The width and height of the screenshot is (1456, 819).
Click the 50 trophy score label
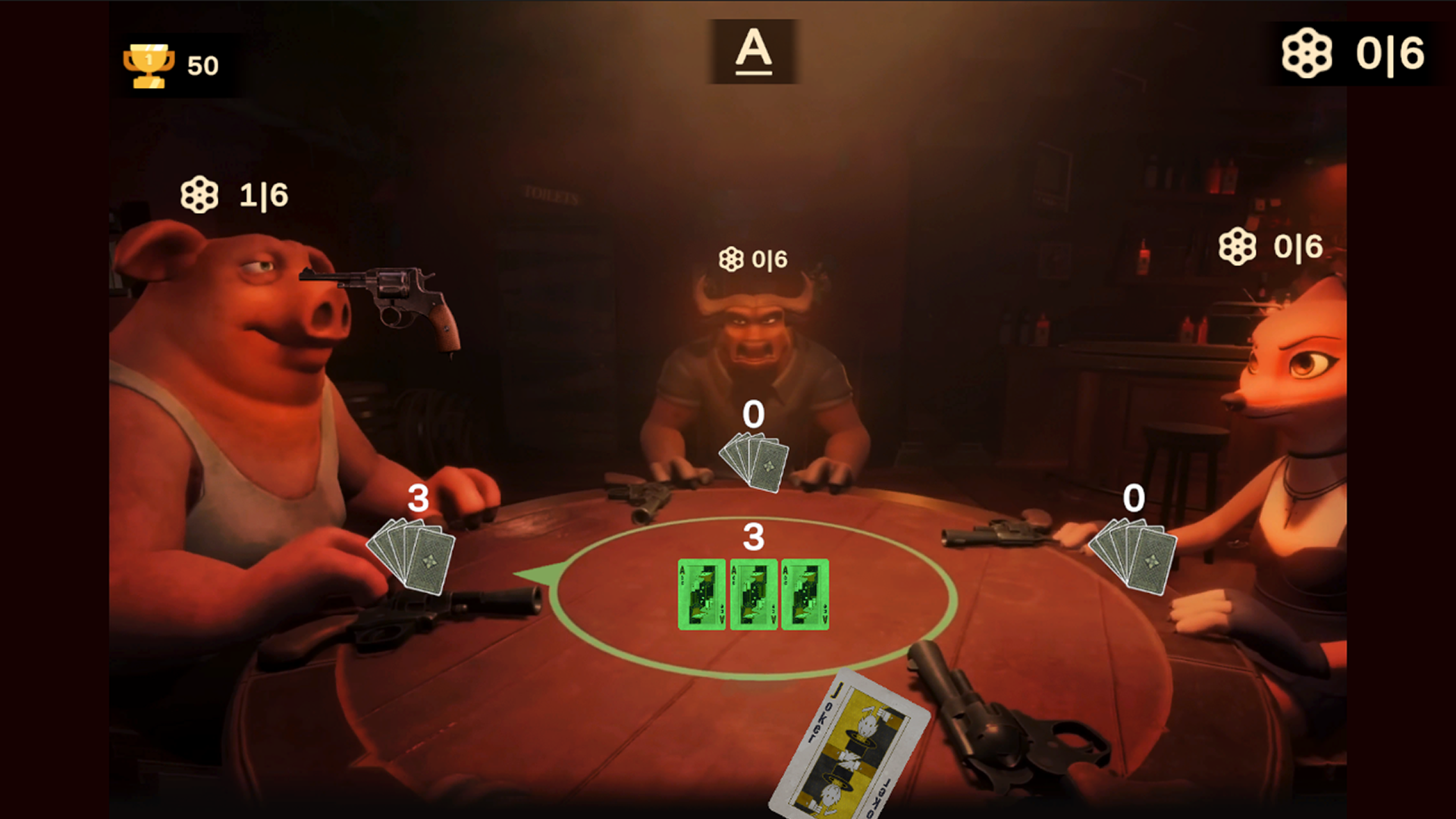pos(202,65)
